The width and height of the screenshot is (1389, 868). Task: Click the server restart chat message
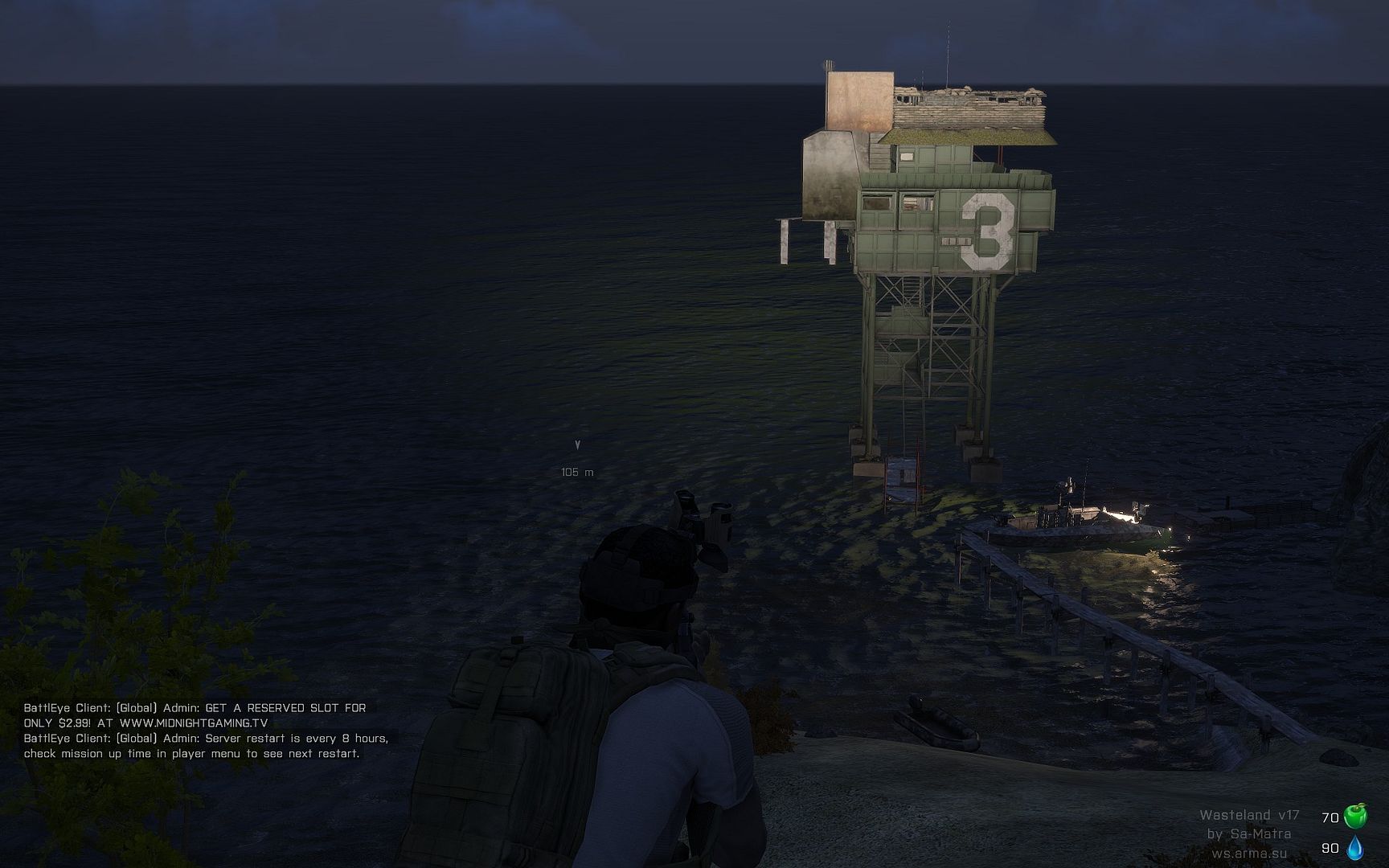(x=206, y=746)
